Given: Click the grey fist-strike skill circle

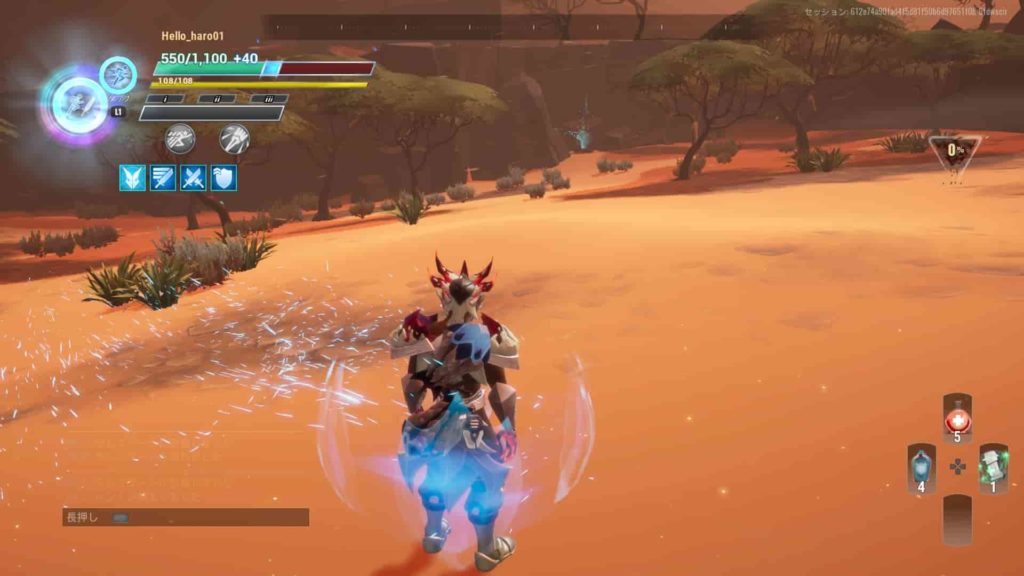Looking at the screenshot, I should [234, 138].
